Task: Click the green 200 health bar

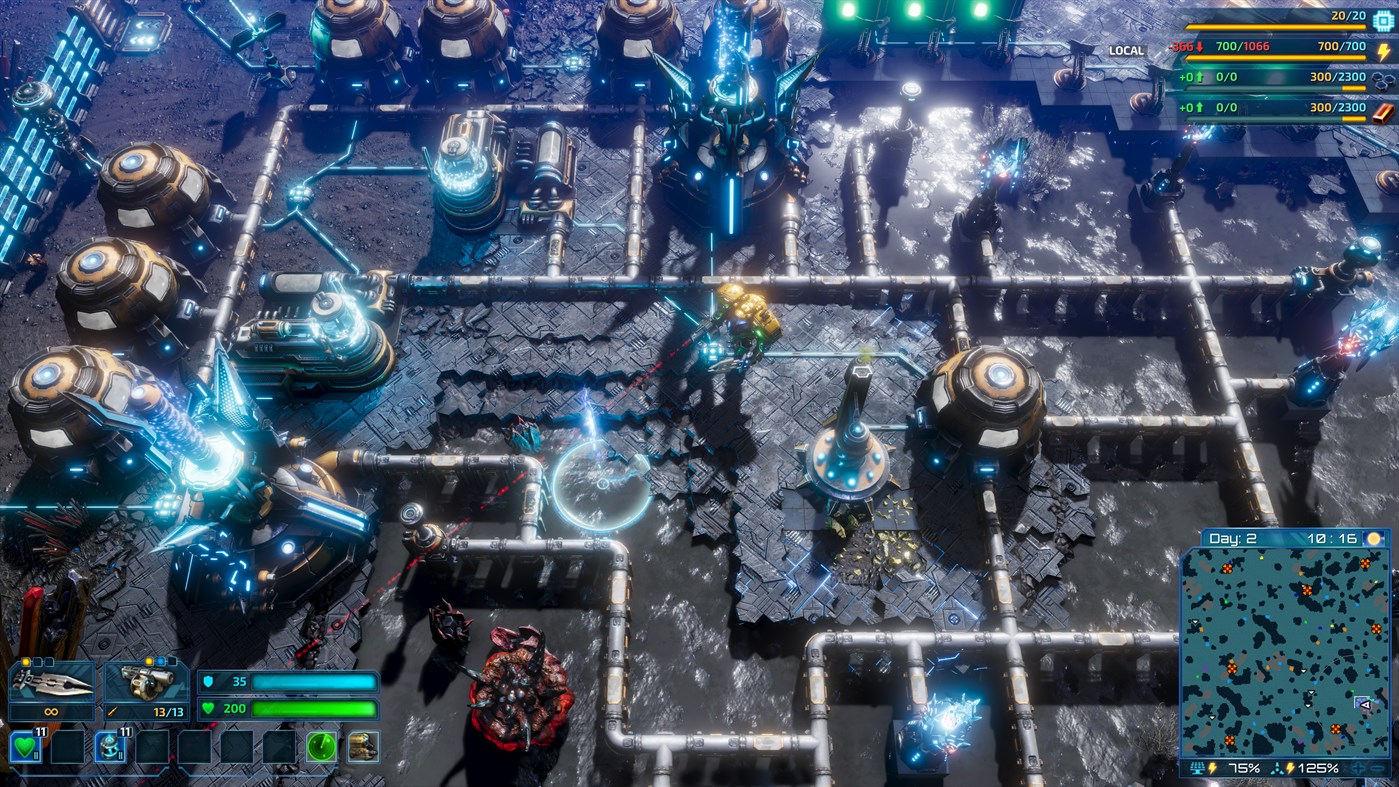Action: pos(314,709)
